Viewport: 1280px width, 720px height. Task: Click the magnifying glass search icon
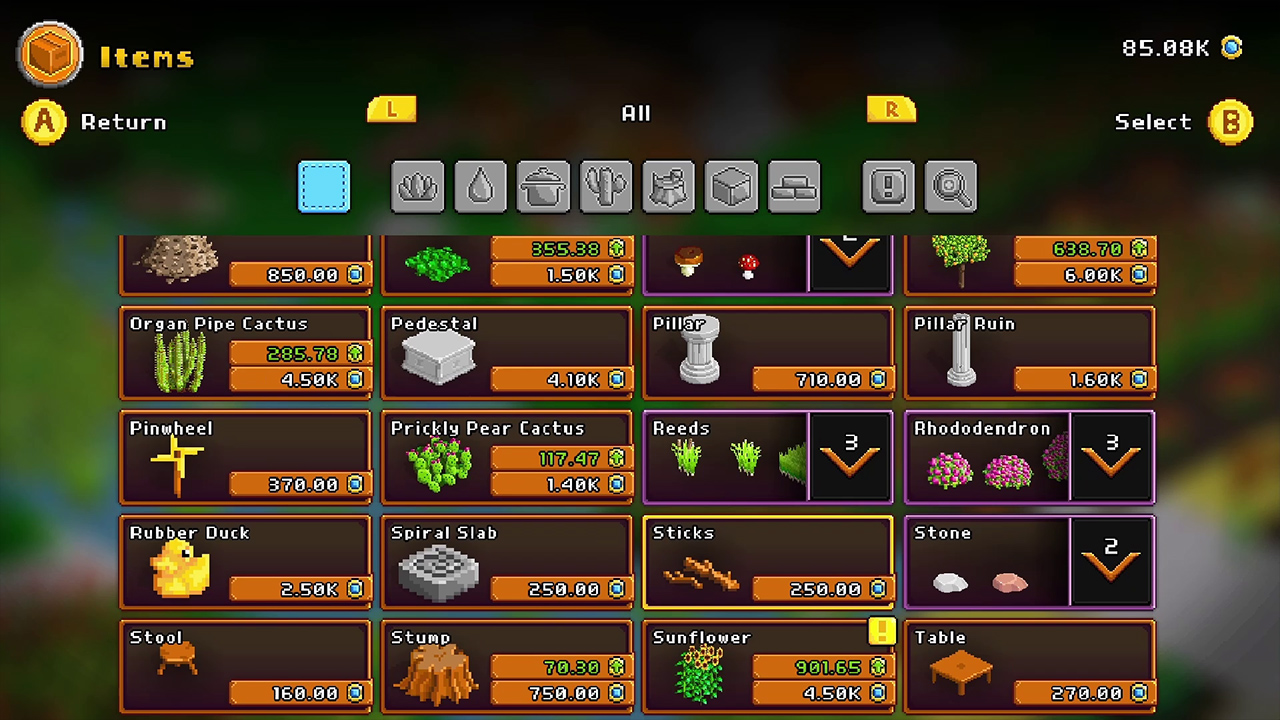click(950, 187)
